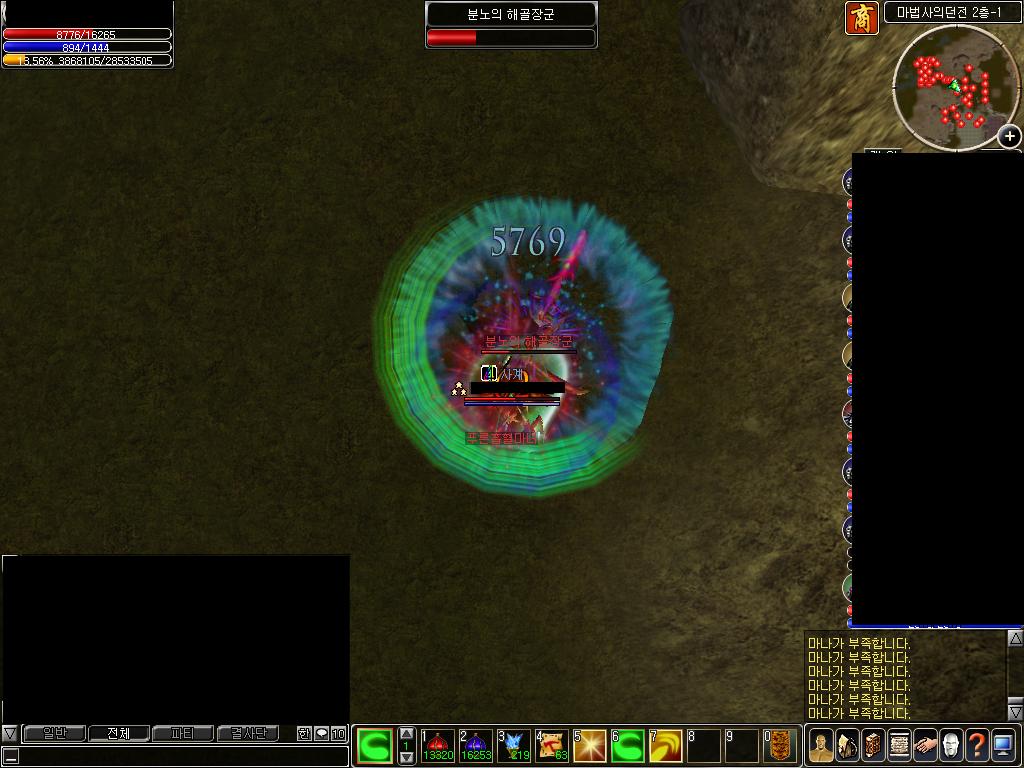Screen dimensions: 1024x768
Task: Open the help question mark menu
Action: (x=977, y=745)
